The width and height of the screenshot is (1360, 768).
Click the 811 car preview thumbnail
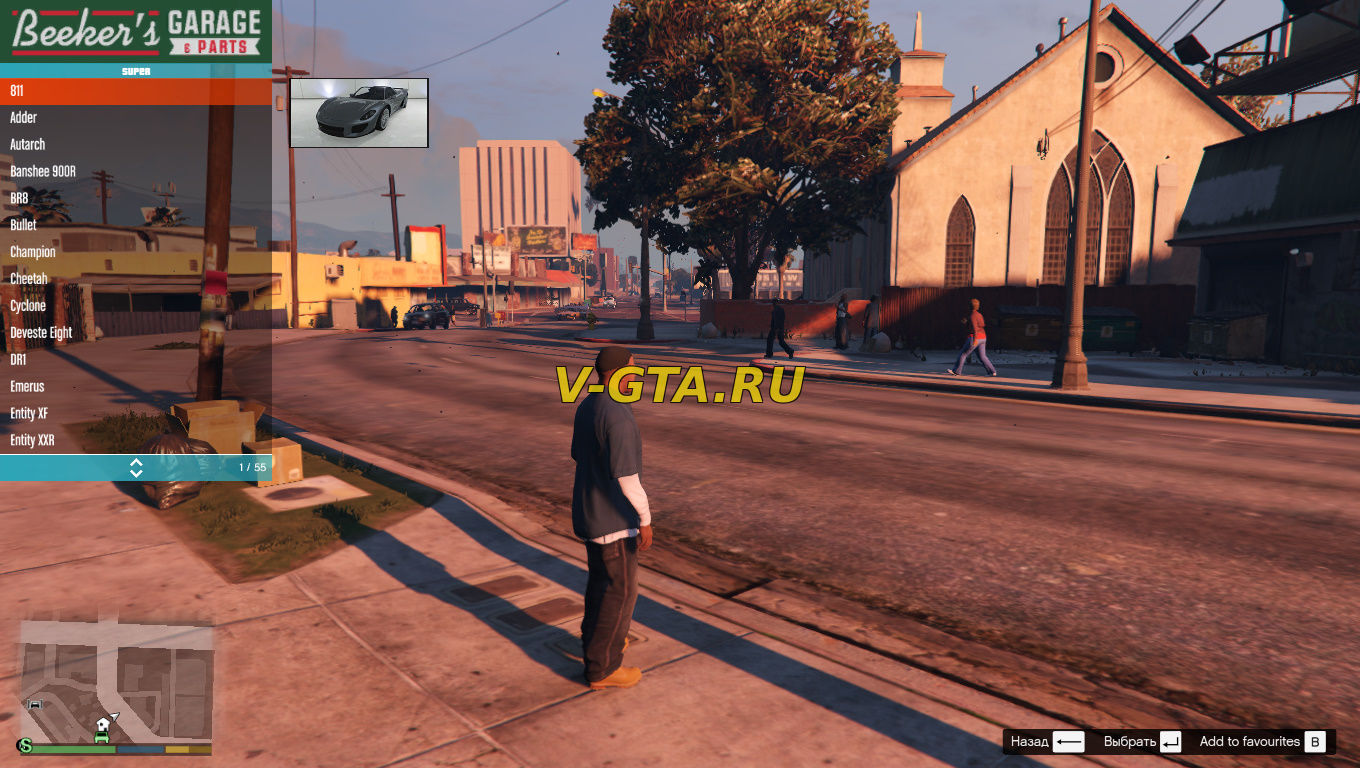pos(359,113)
